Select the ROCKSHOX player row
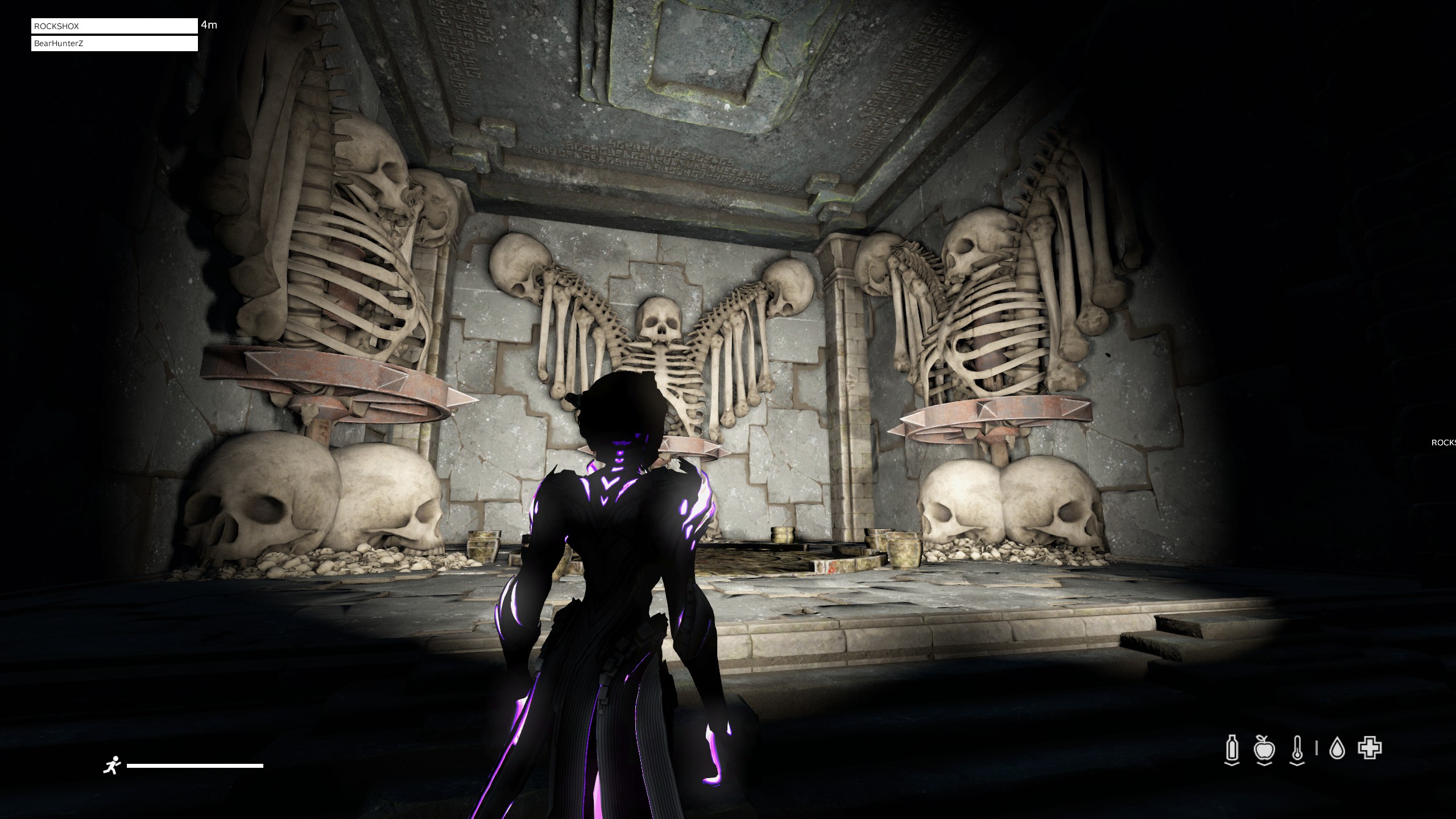Screen dimensions: 1456x819 coord(114,26)
